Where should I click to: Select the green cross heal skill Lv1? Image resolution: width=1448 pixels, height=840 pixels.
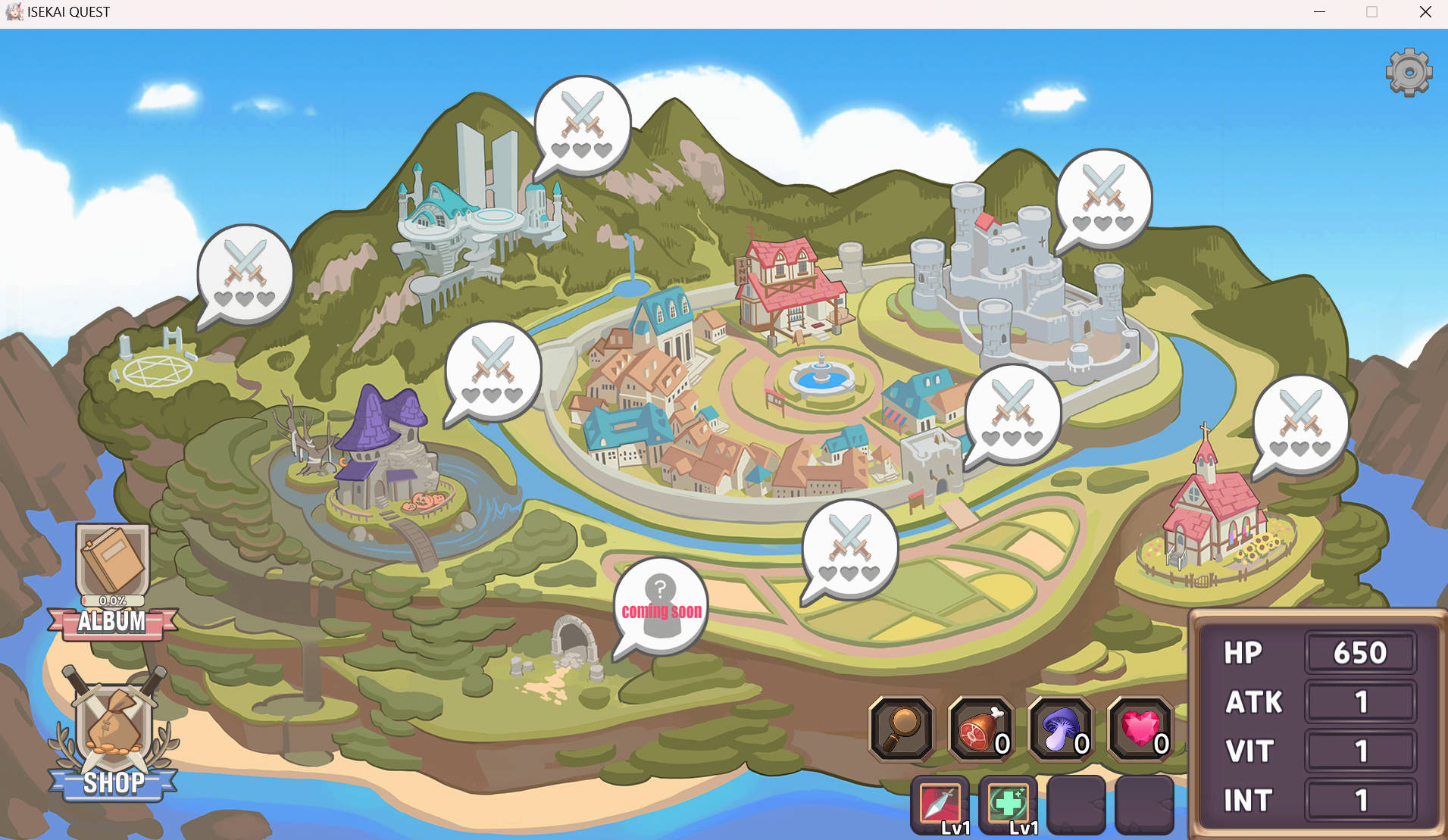tap(1009, 804)
